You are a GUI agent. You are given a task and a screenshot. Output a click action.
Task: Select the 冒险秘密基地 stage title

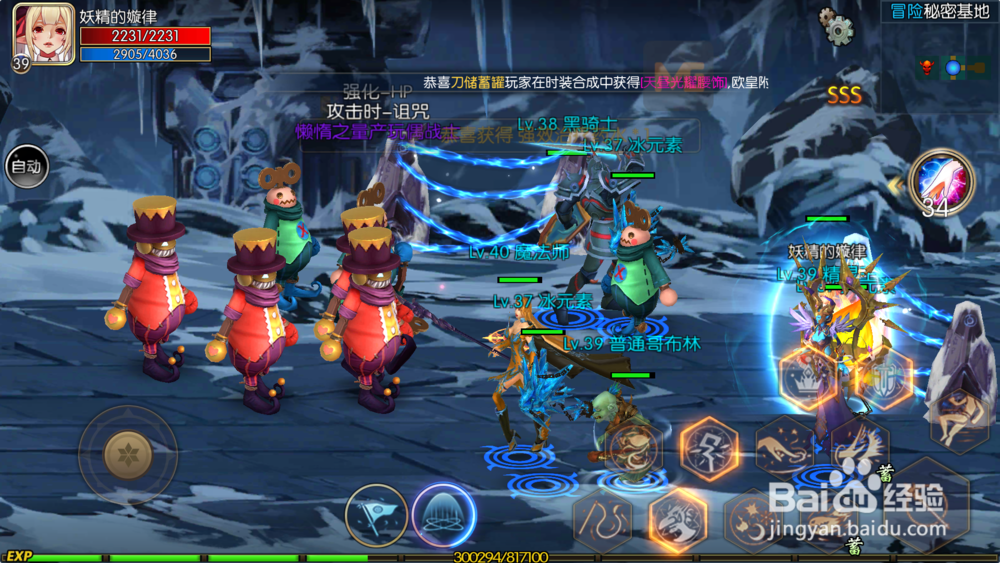point(941,12)
